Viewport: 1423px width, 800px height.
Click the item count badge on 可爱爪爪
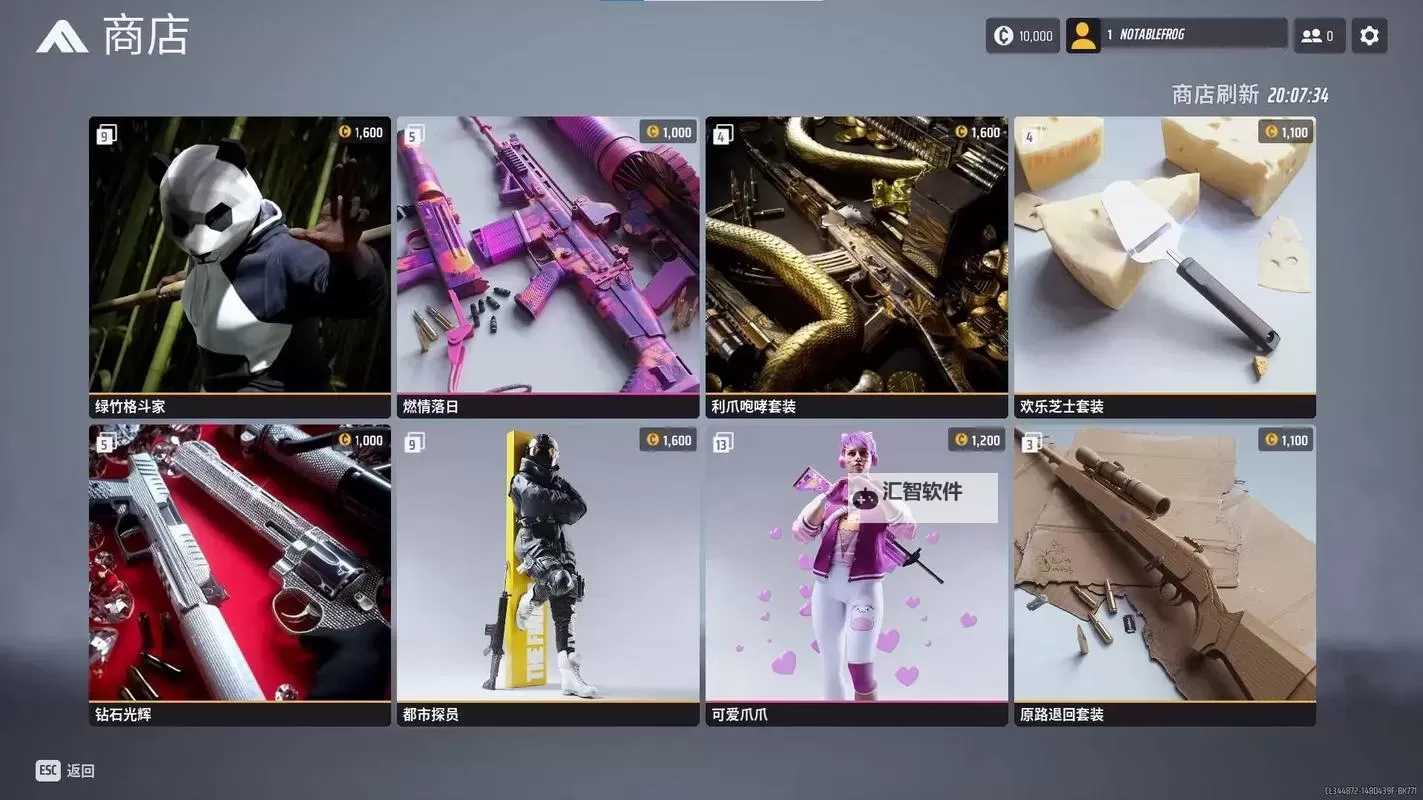click(x=722, y=440)
